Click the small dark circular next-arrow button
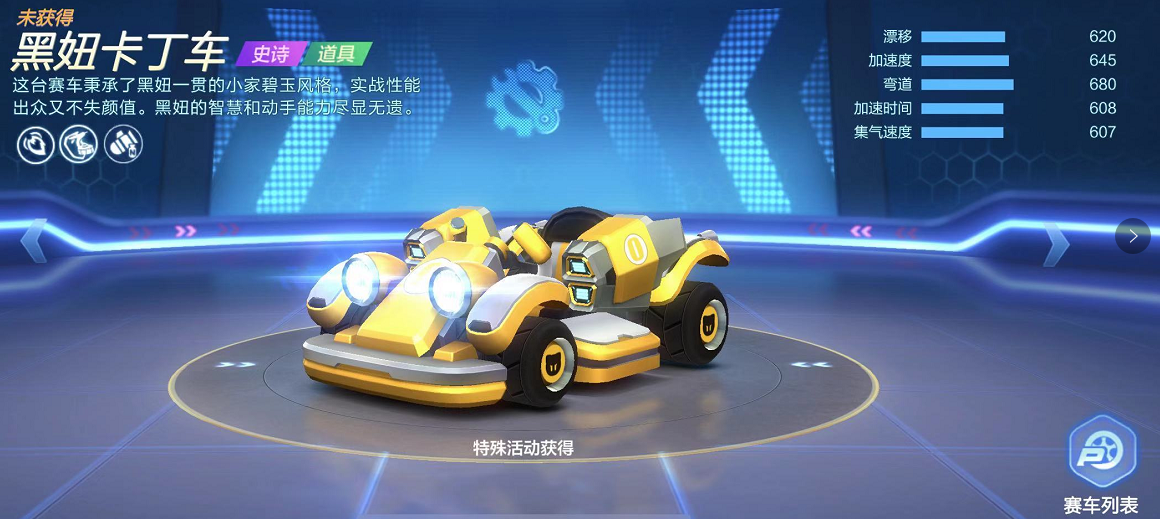This screenshot has height=519, width=1160. (1132, 236)
